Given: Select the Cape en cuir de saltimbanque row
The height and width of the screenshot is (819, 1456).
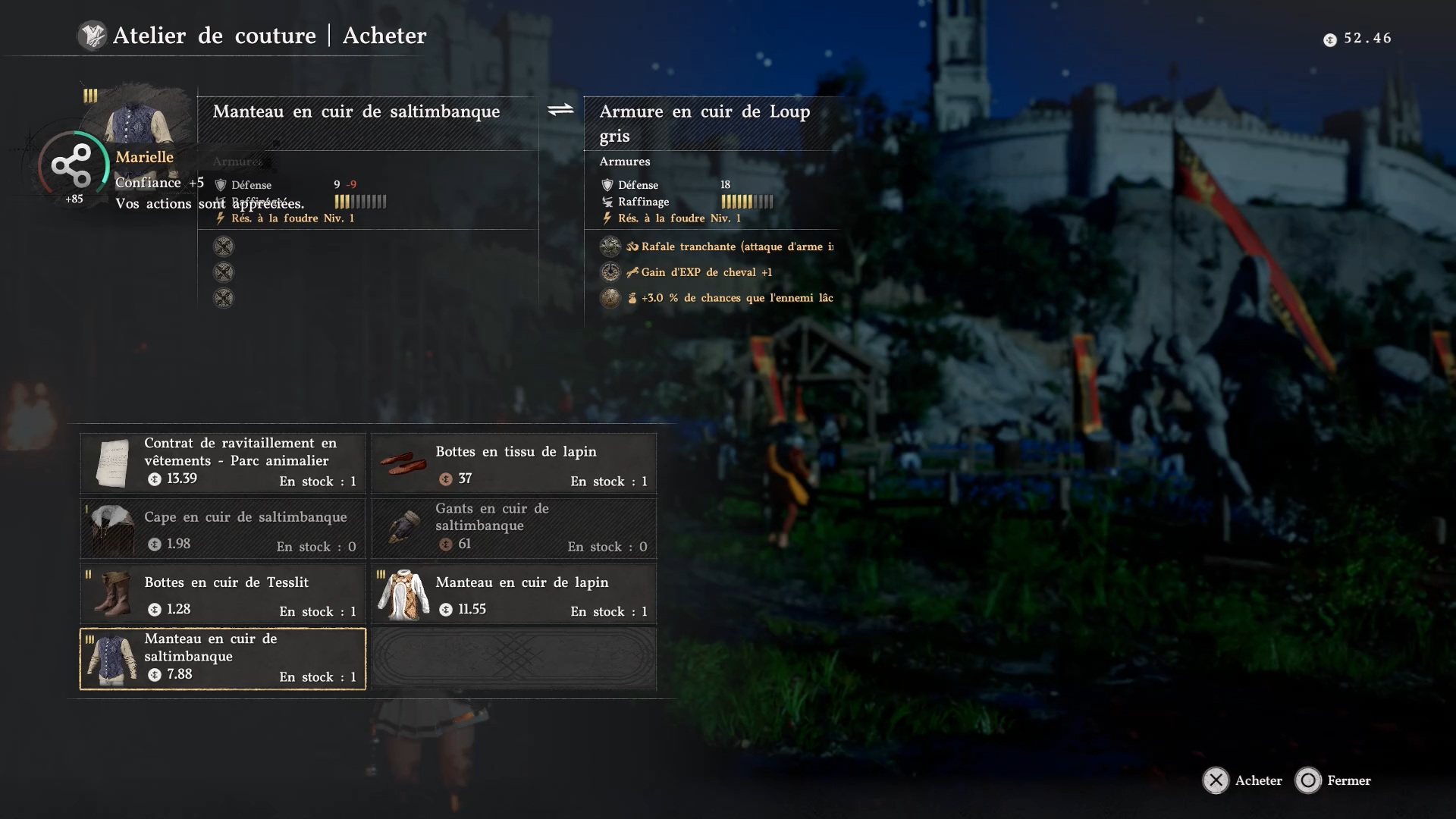Looking at the screenshot, I should pos(223,528).
